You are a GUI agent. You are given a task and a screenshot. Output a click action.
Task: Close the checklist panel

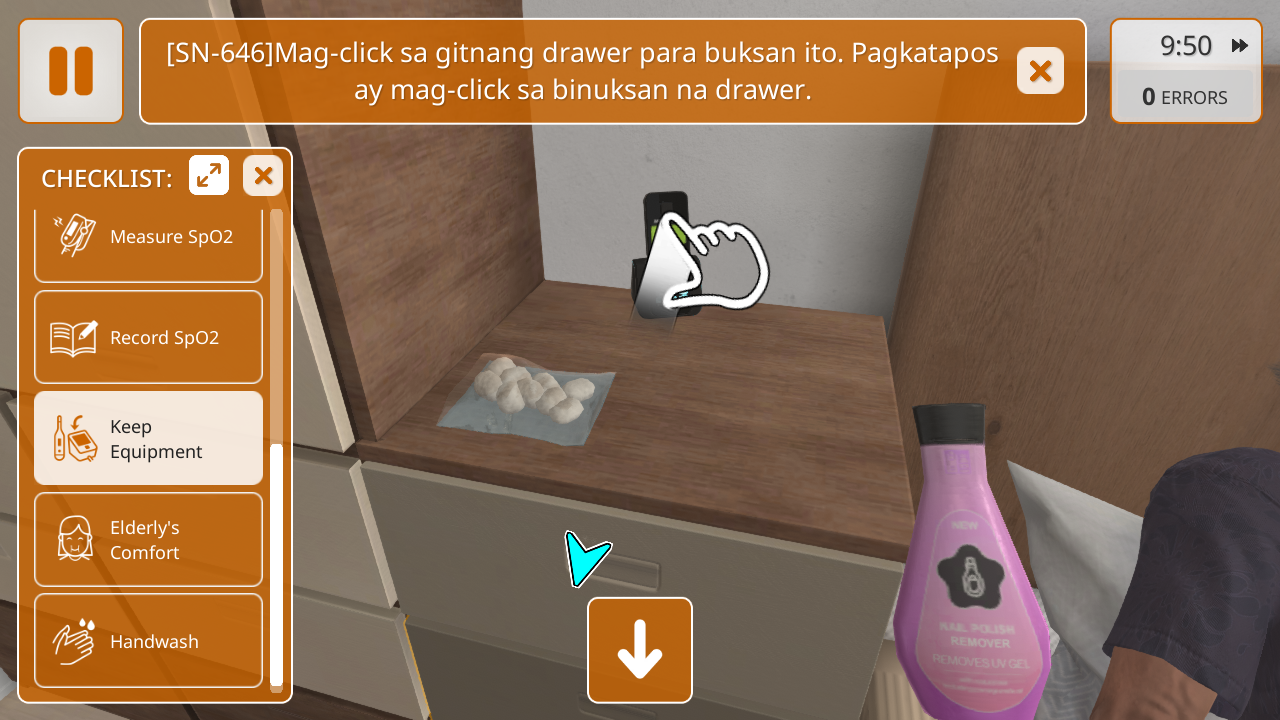pyautogui.click(x=263, y=176)
